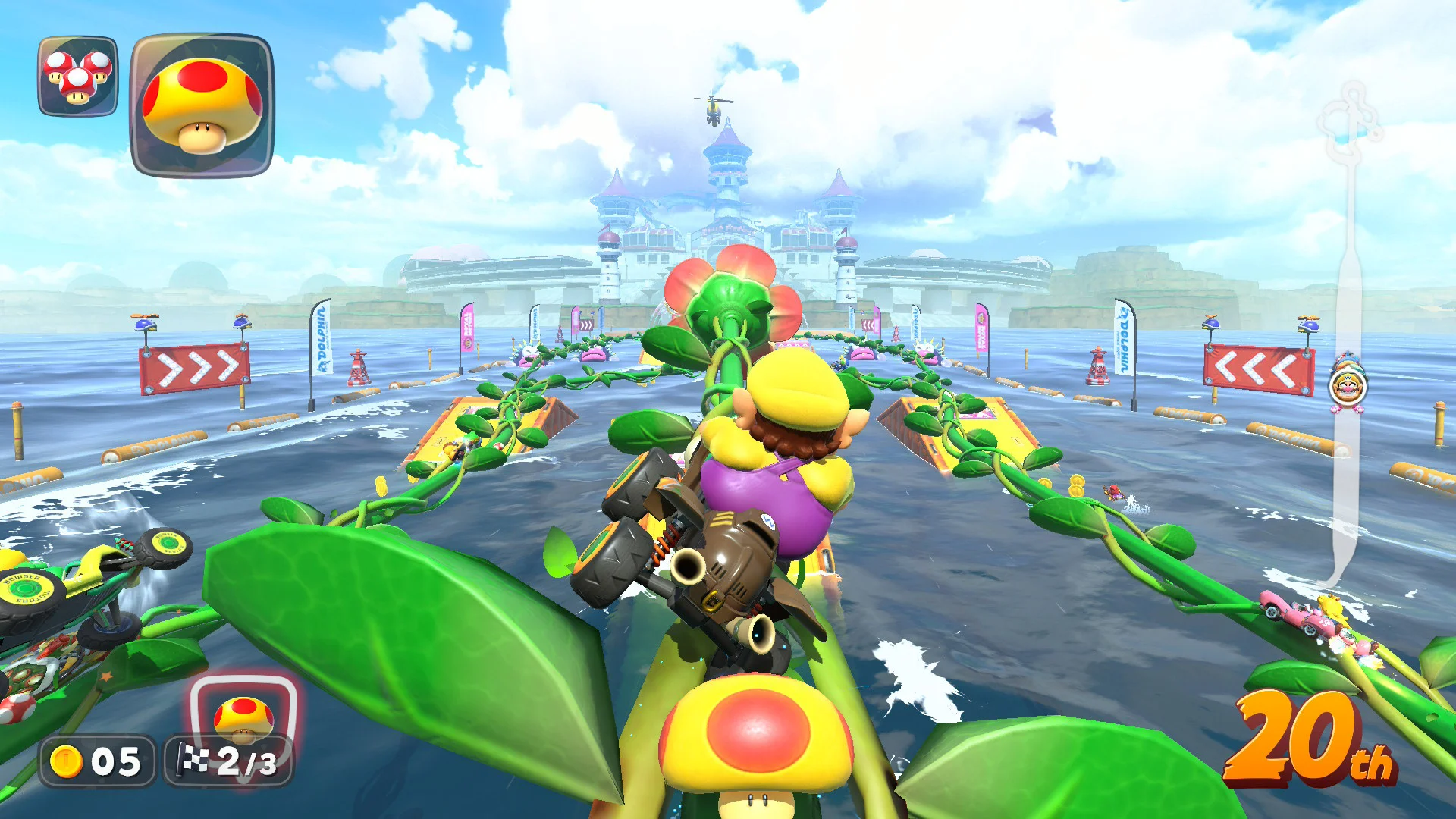Viewport: 1456px width, 819px height.
Task: Select the Golden Mushroom item slot
Action: pyautogui.click(x=202, y=105)
